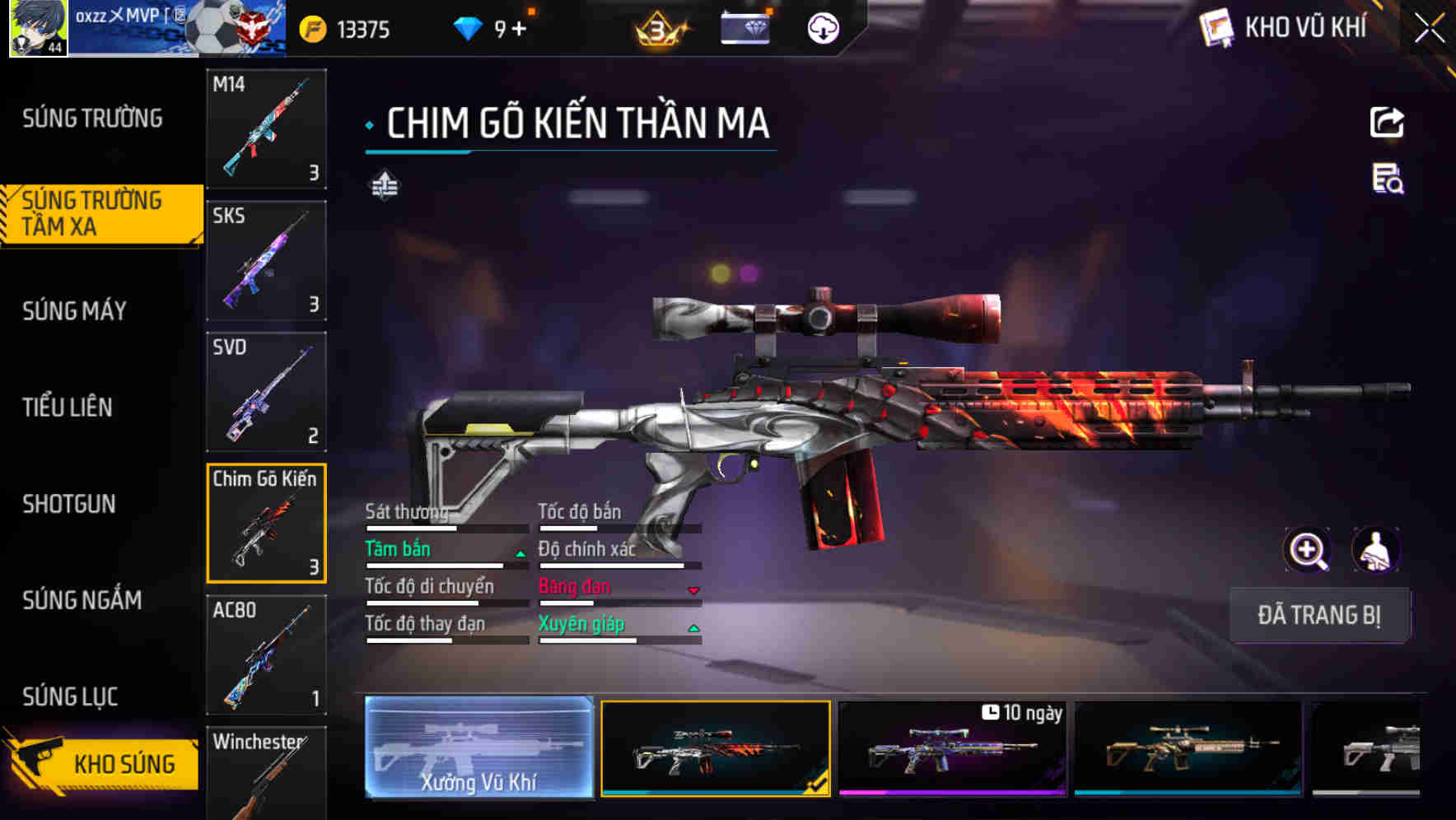1456x820 pixels.
Task: Open the KHO SÚNG armory button
Action: 103,764
